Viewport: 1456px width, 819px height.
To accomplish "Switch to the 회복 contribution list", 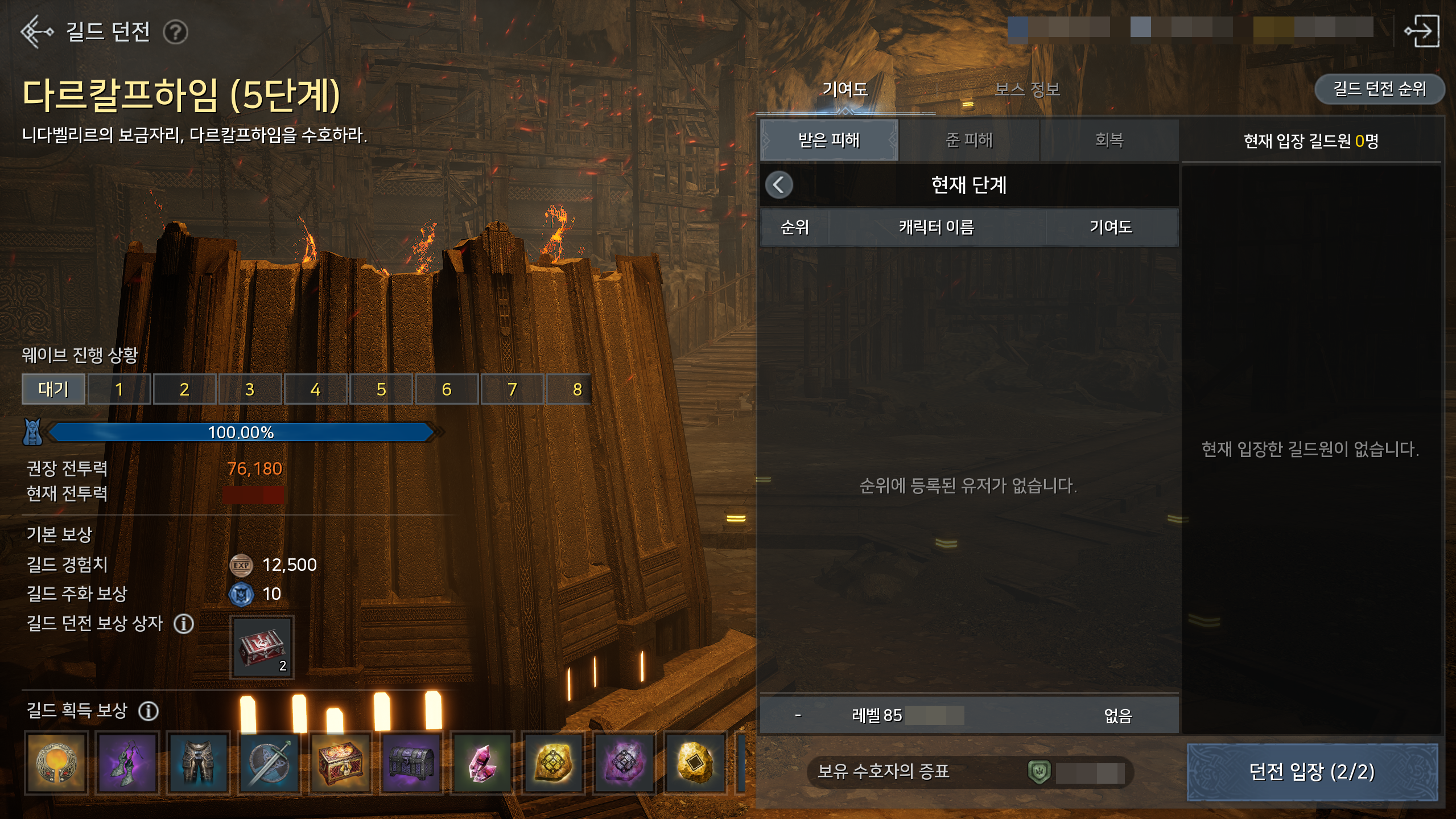I will (x=1109, y=140).
